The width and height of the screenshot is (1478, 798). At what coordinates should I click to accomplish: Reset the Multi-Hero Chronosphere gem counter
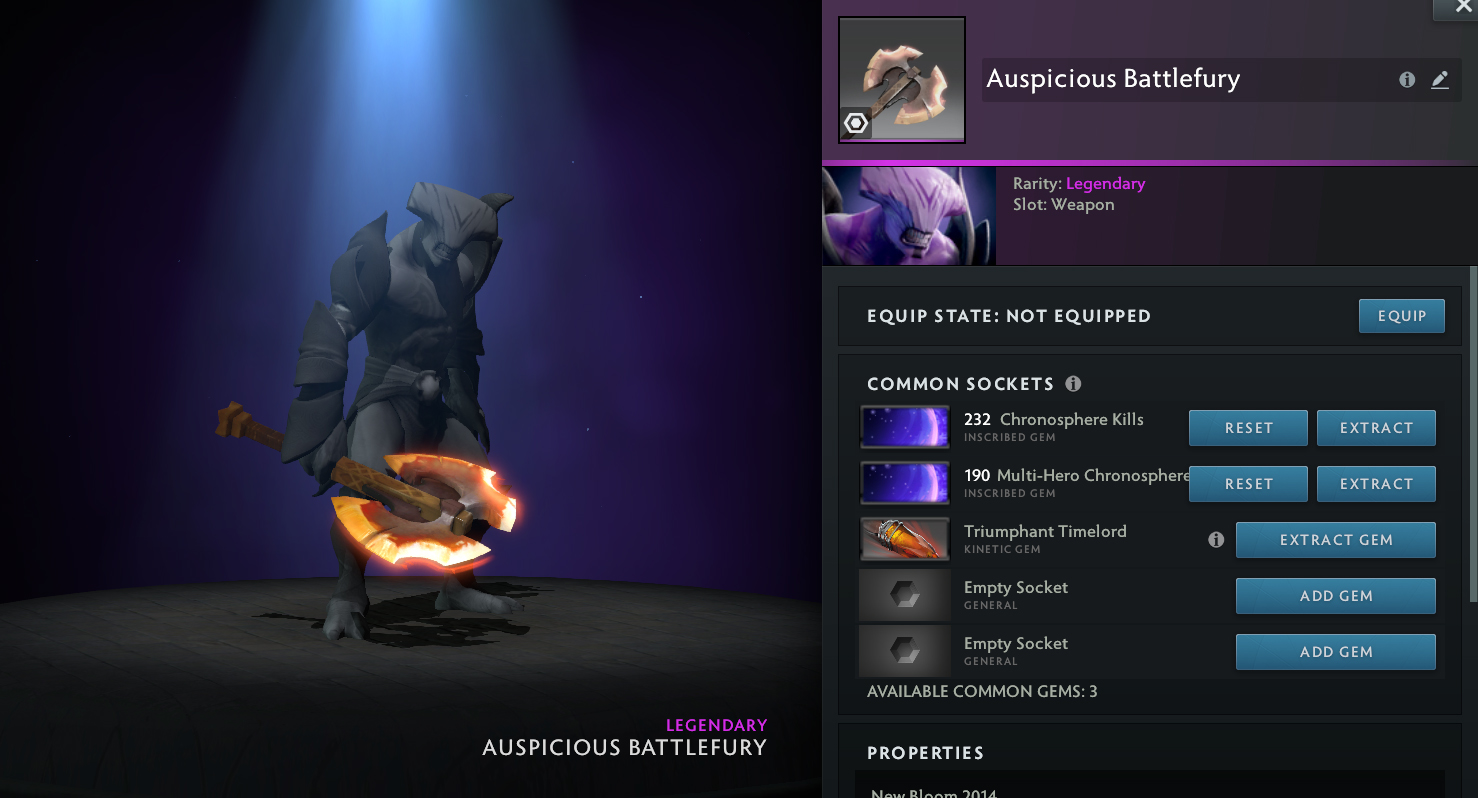click(x=1248, y=484)
